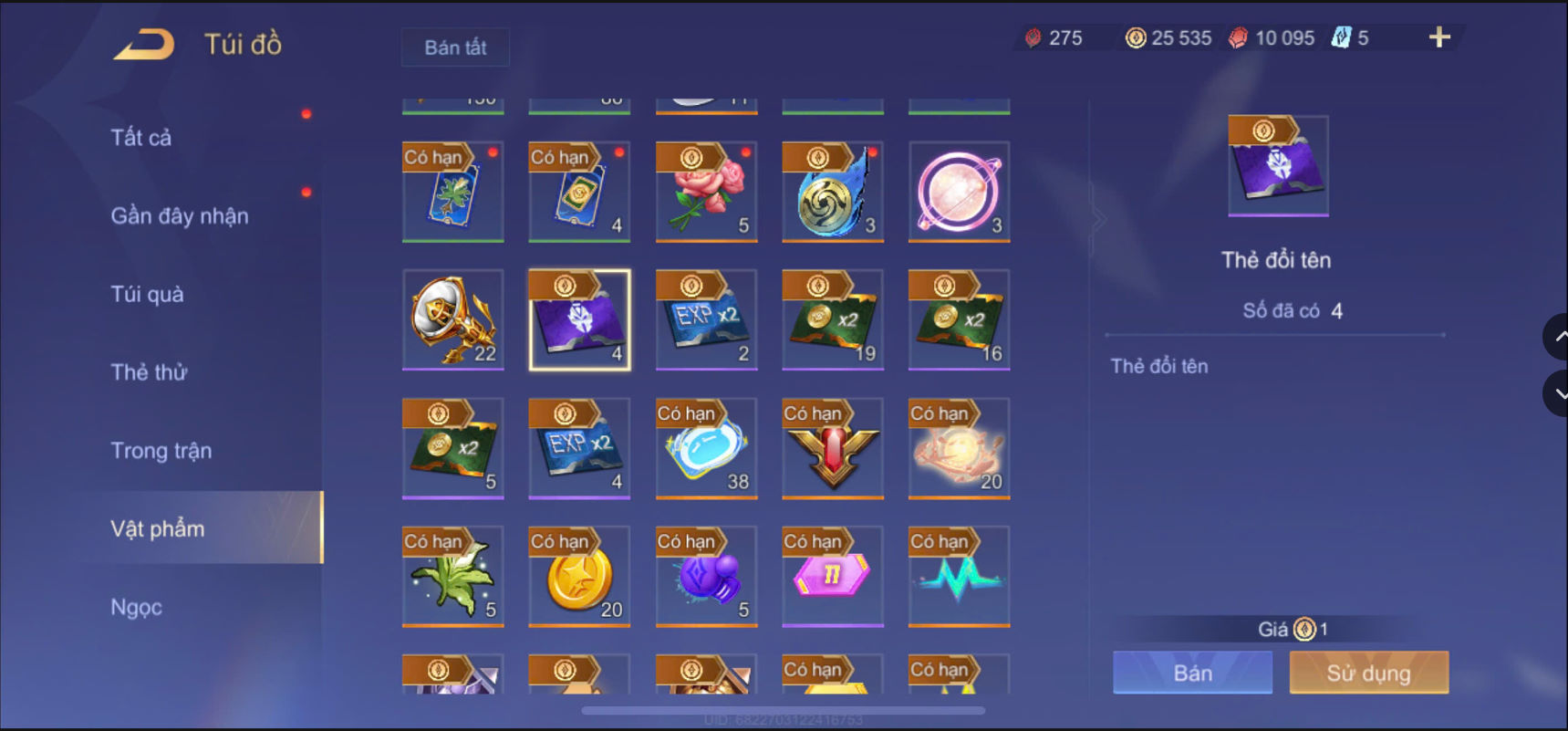Select the gold star coin item
The height and width of the screenshot is (731, 1568).
pos(579,577)
